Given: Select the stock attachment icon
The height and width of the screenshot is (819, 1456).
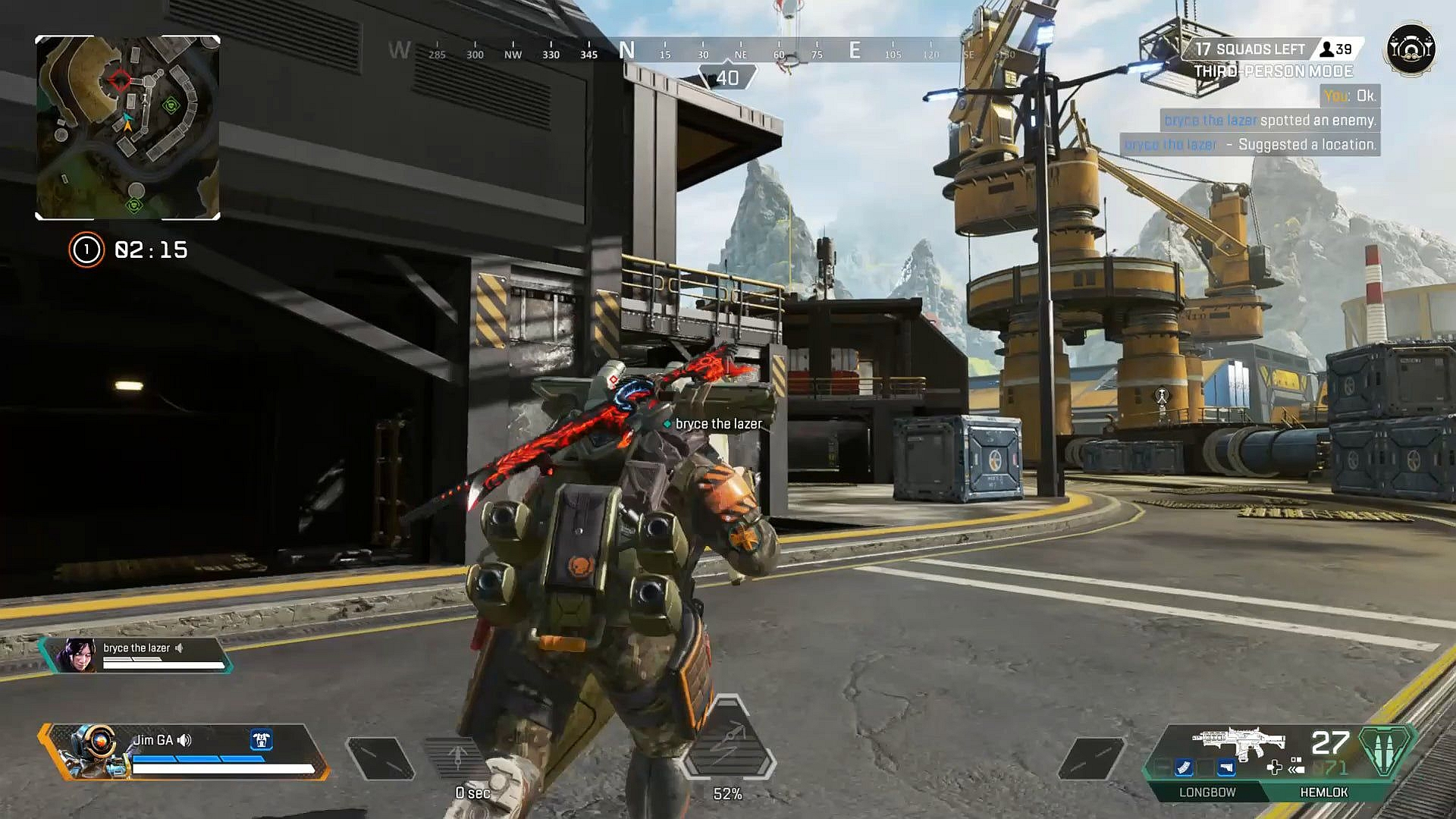Looking at the screenshot, I should tap(1226, 769).
